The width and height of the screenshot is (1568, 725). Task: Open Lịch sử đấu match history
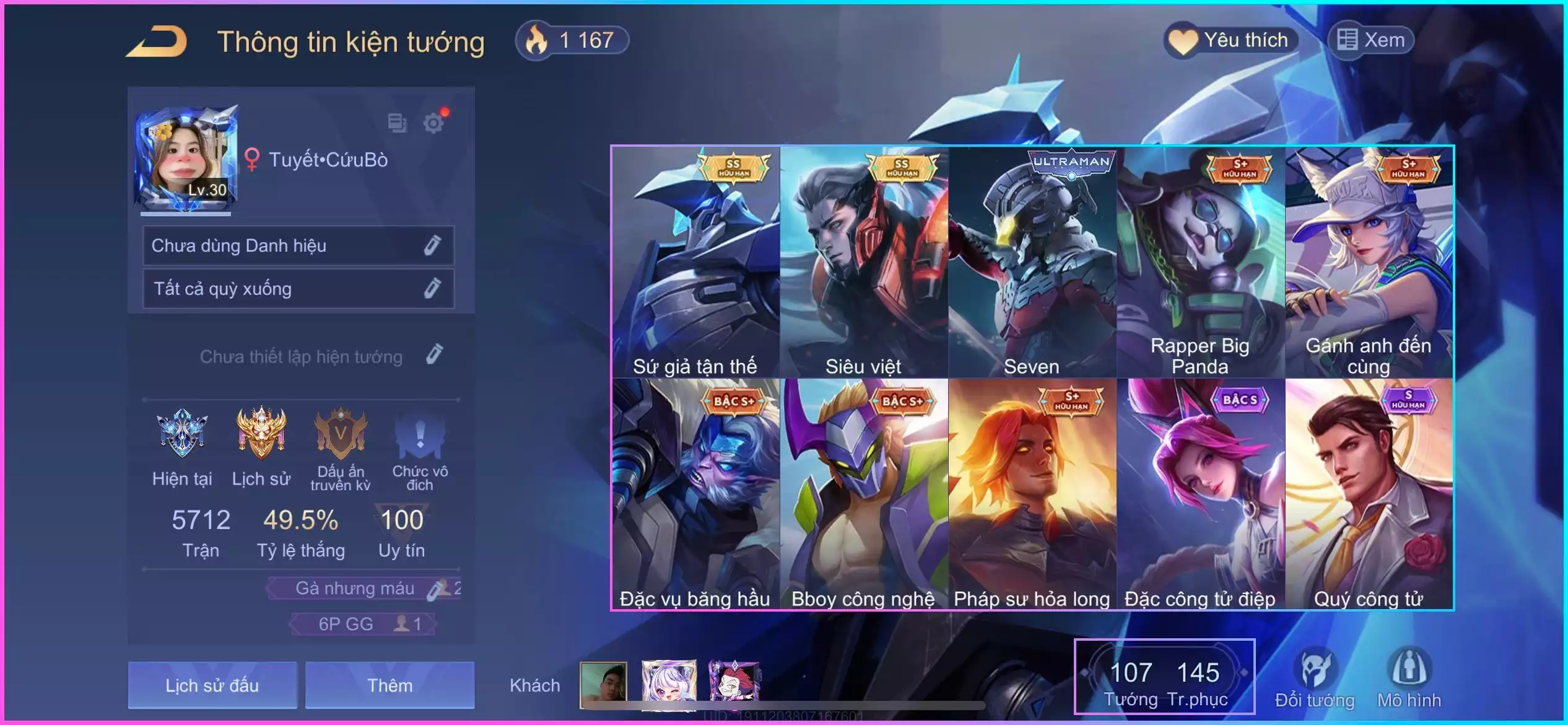(212, 685)
